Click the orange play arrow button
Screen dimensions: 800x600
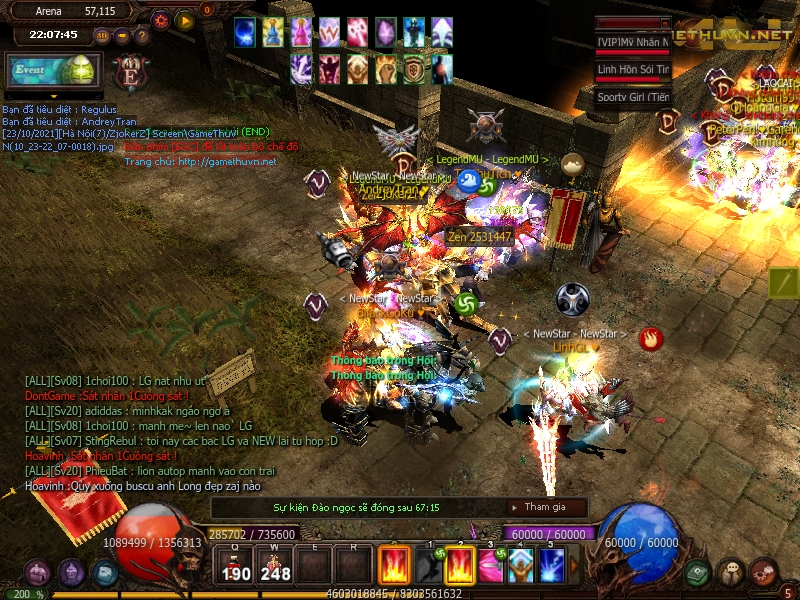click(185, 19)
